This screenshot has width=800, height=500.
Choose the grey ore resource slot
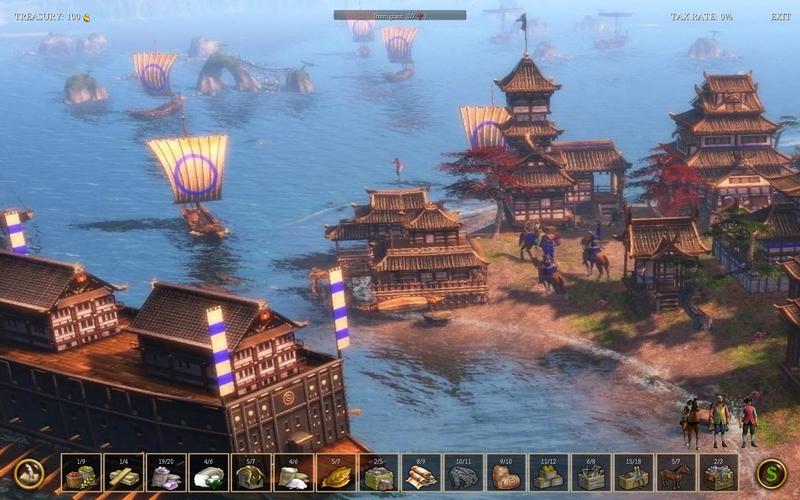[463, 473]
